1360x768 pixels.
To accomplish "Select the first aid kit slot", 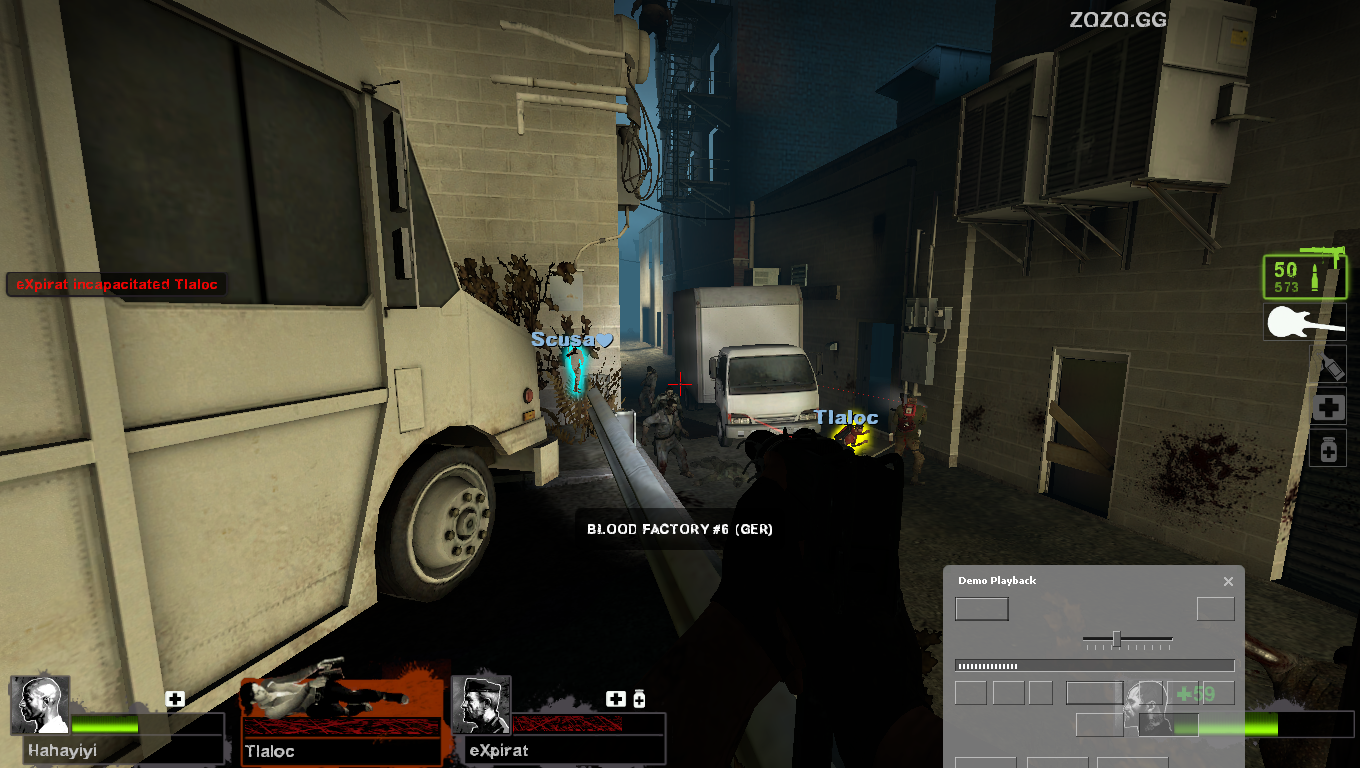I will tap(1329, 407).
